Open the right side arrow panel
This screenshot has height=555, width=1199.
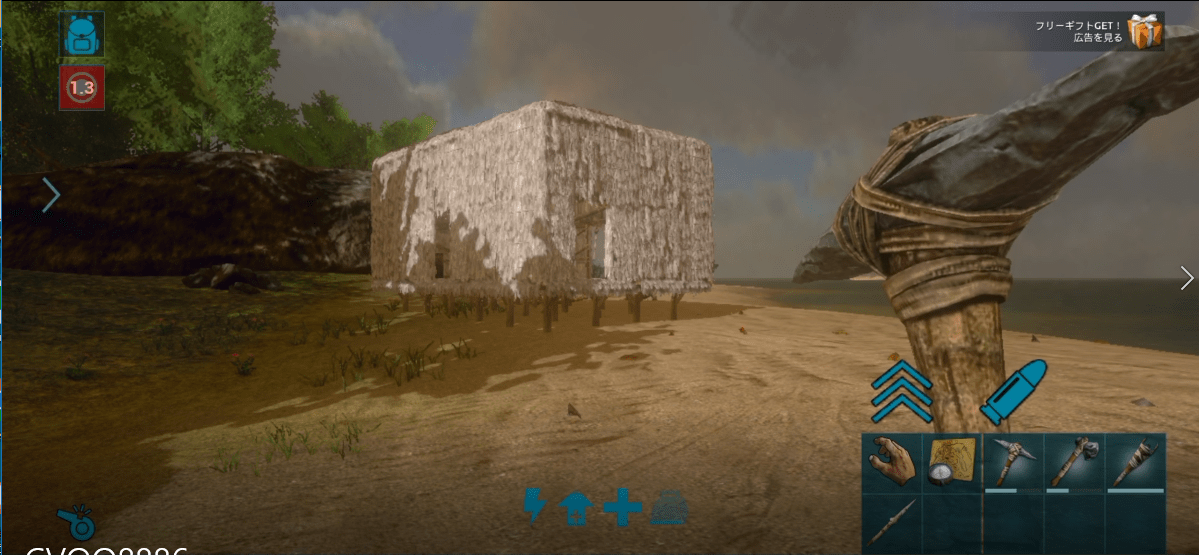coord(1186,277)
